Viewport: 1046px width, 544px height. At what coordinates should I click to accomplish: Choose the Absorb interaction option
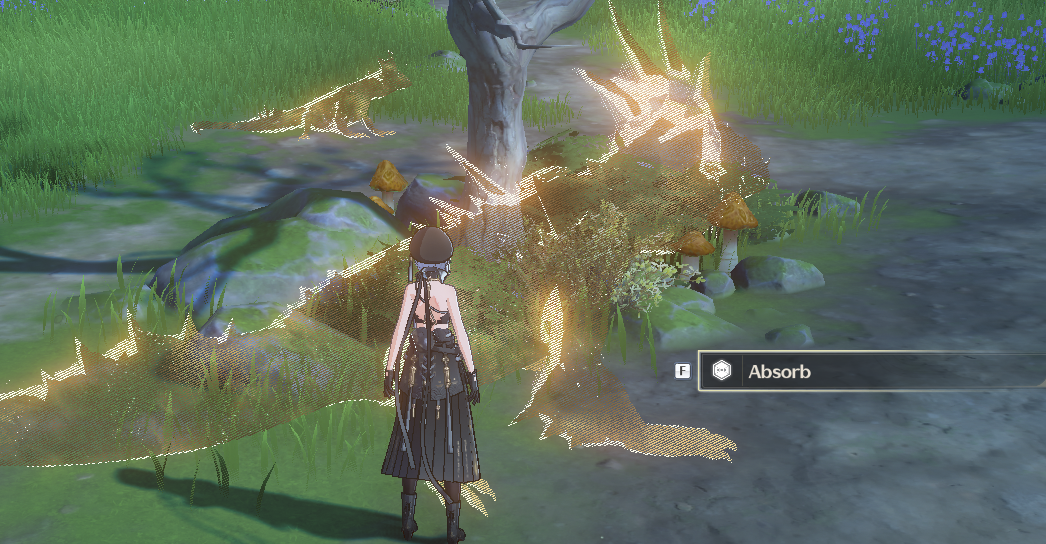point(860,372)
